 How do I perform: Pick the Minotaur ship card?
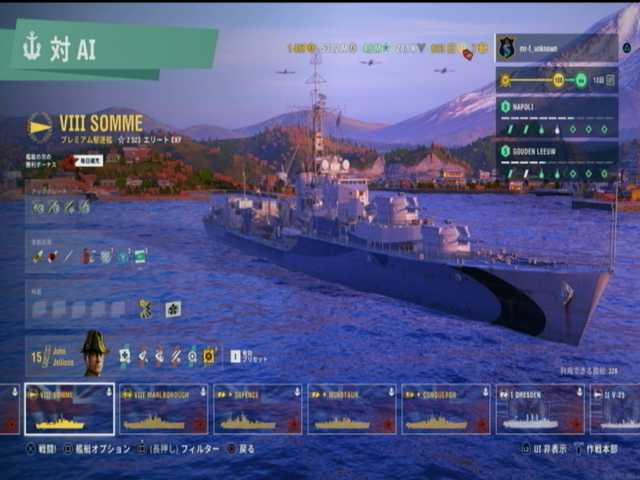coord(351,409)
